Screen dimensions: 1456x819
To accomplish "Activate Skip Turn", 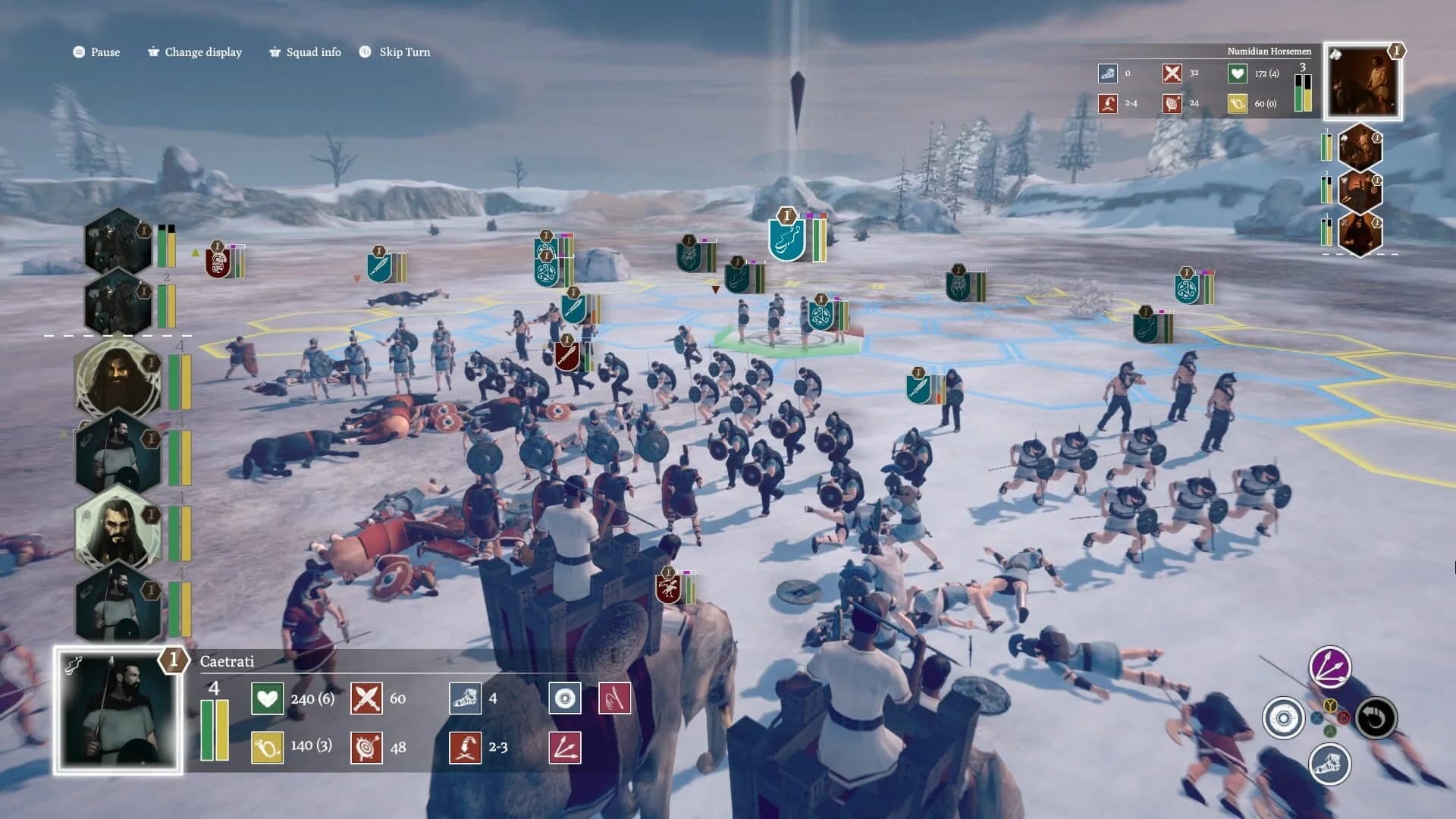I will point(404,52).
